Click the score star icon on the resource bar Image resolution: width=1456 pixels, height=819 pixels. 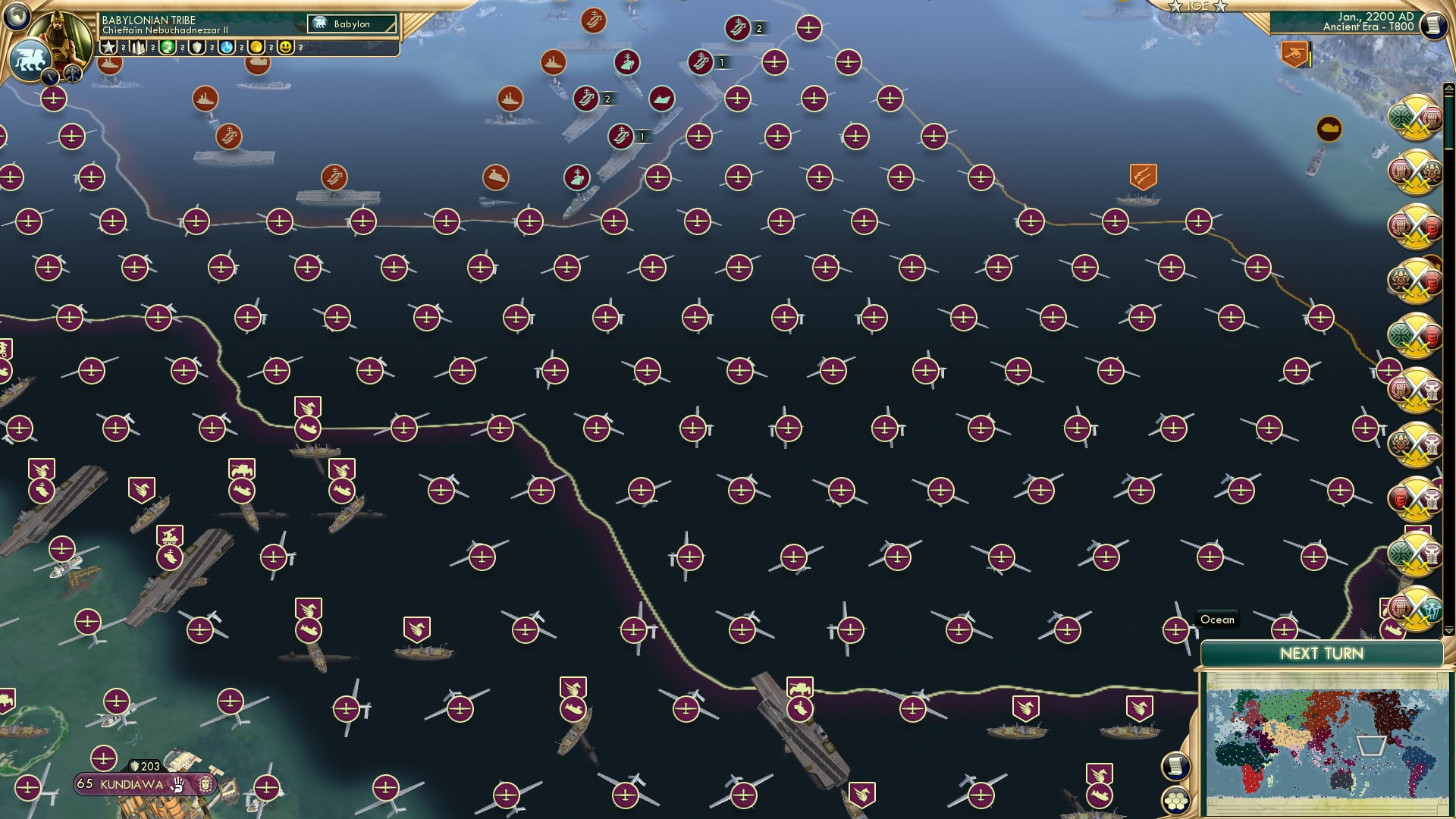pos(109,46)
